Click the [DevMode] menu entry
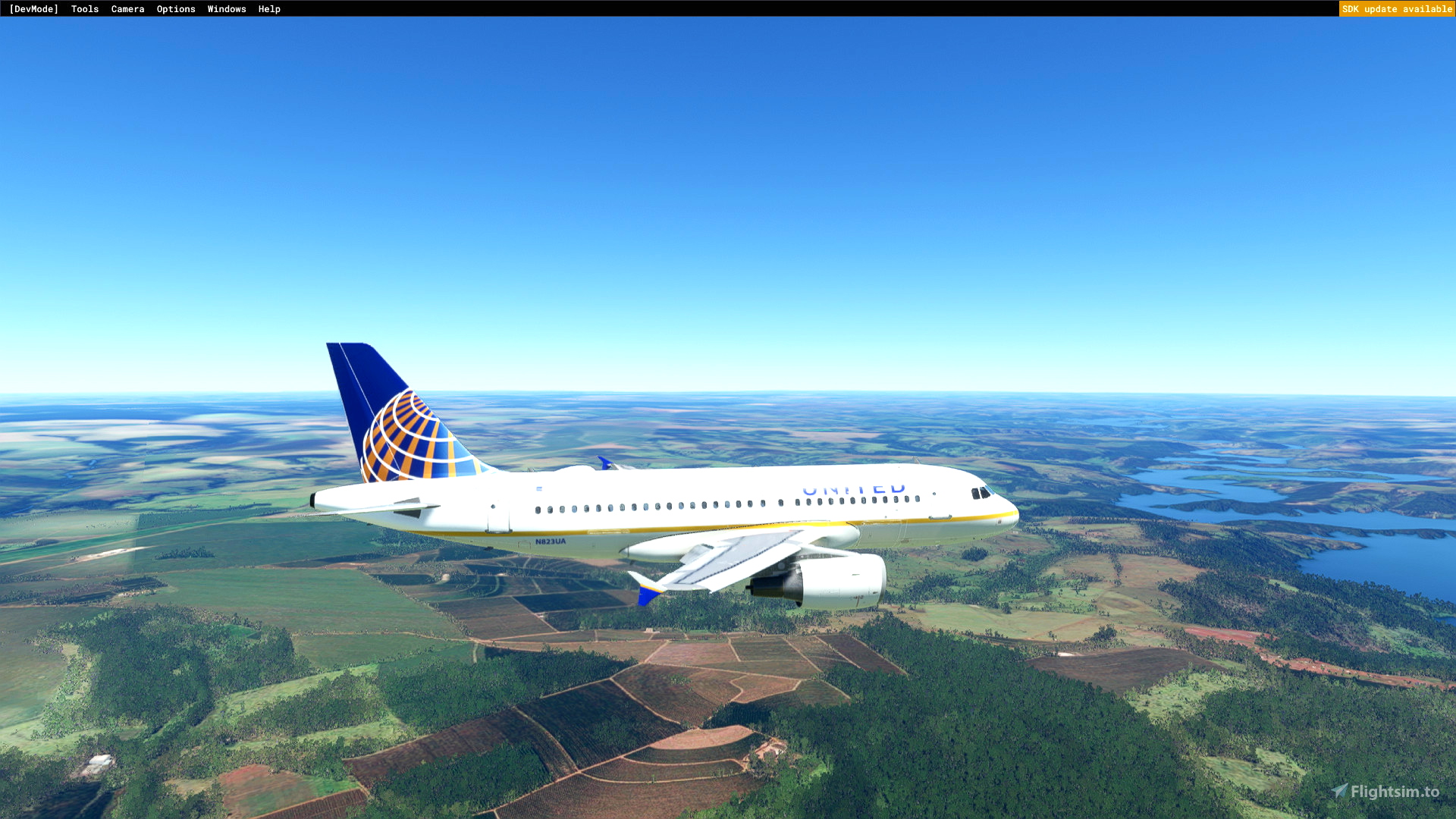This screenshot has width=1456, height=819. 33,8
